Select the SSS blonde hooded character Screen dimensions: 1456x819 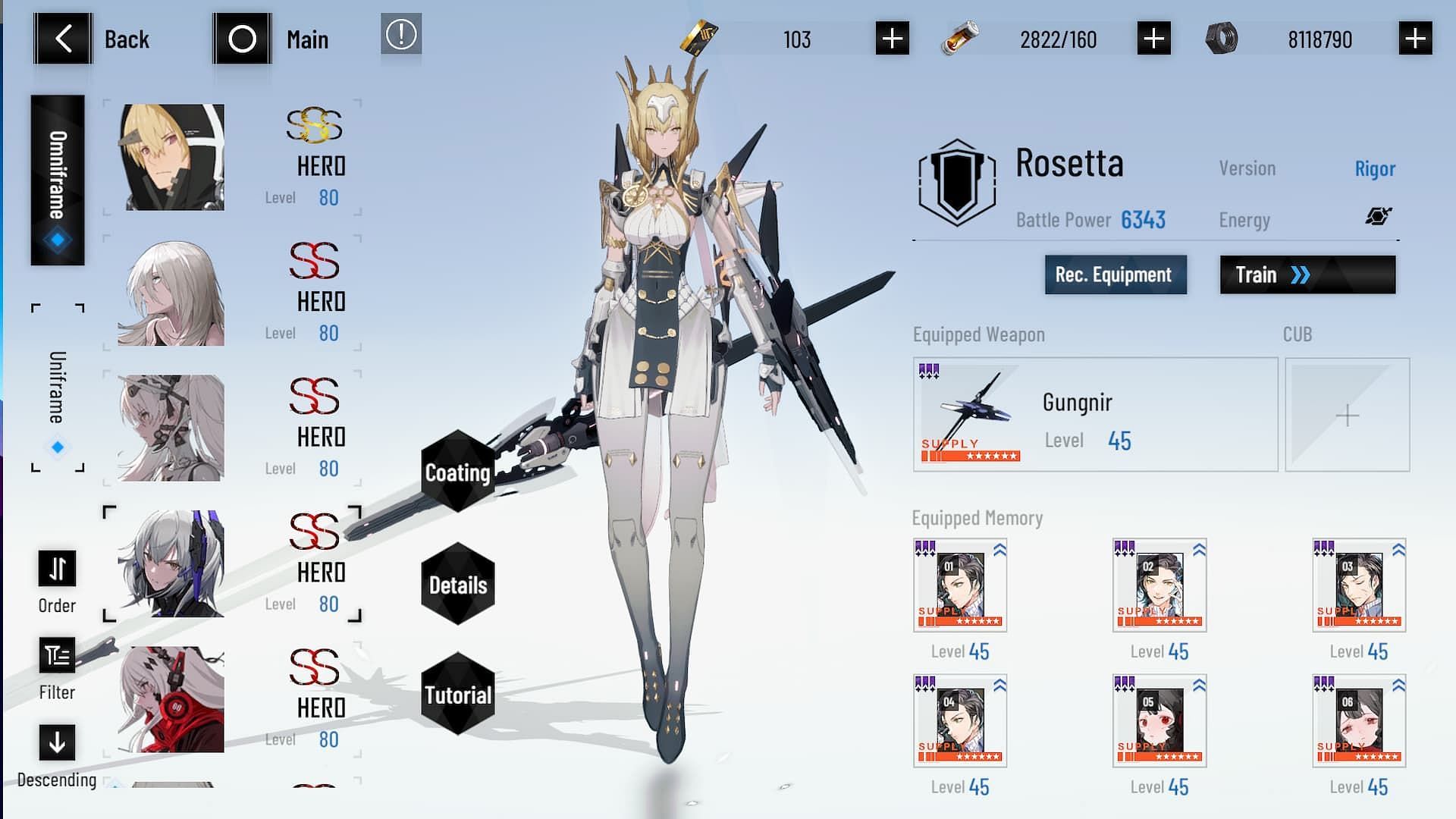[171, 157]
